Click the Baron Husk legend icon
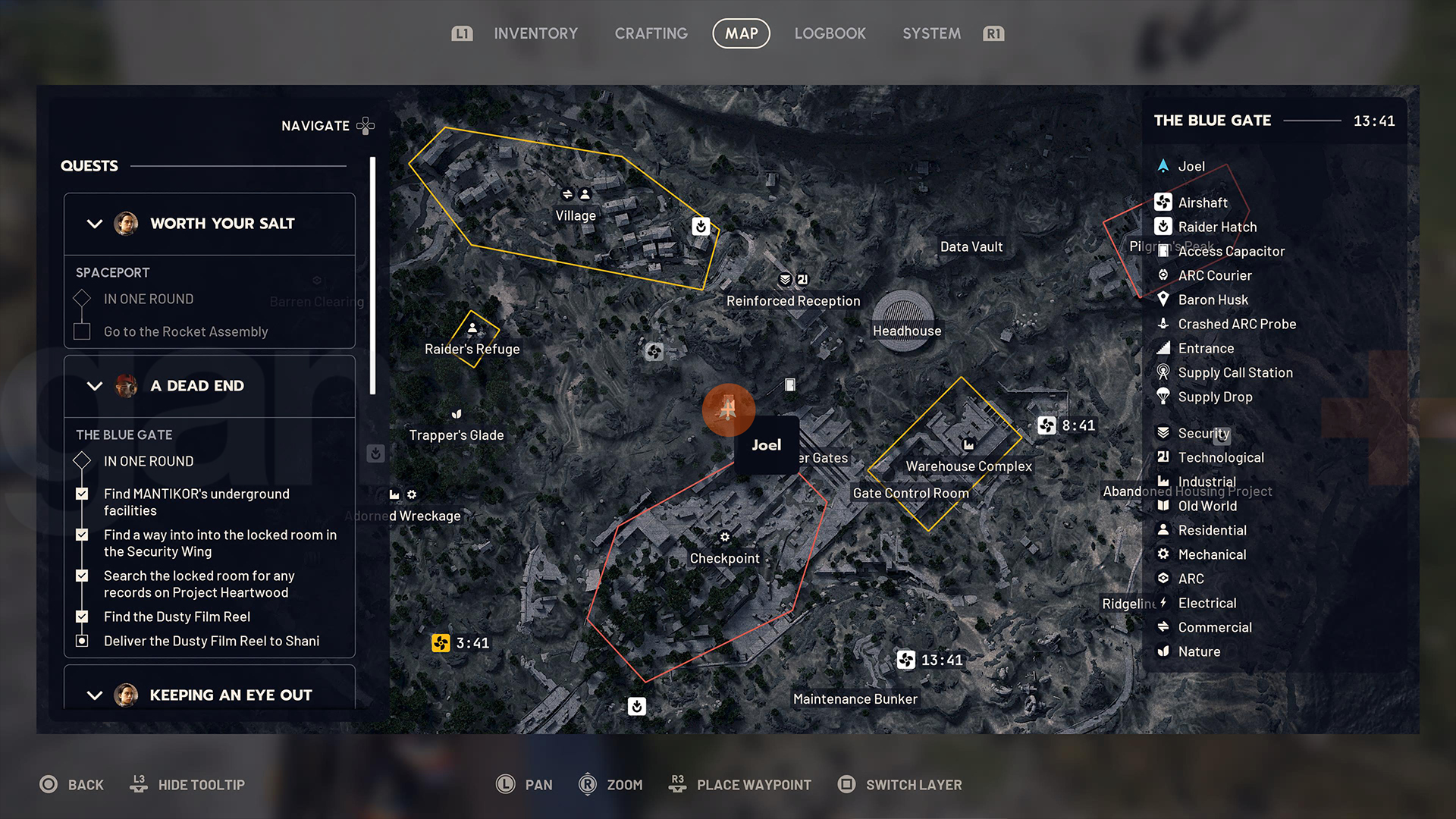Screen dimensions: 1456x819 click(x=1163, y=300)
